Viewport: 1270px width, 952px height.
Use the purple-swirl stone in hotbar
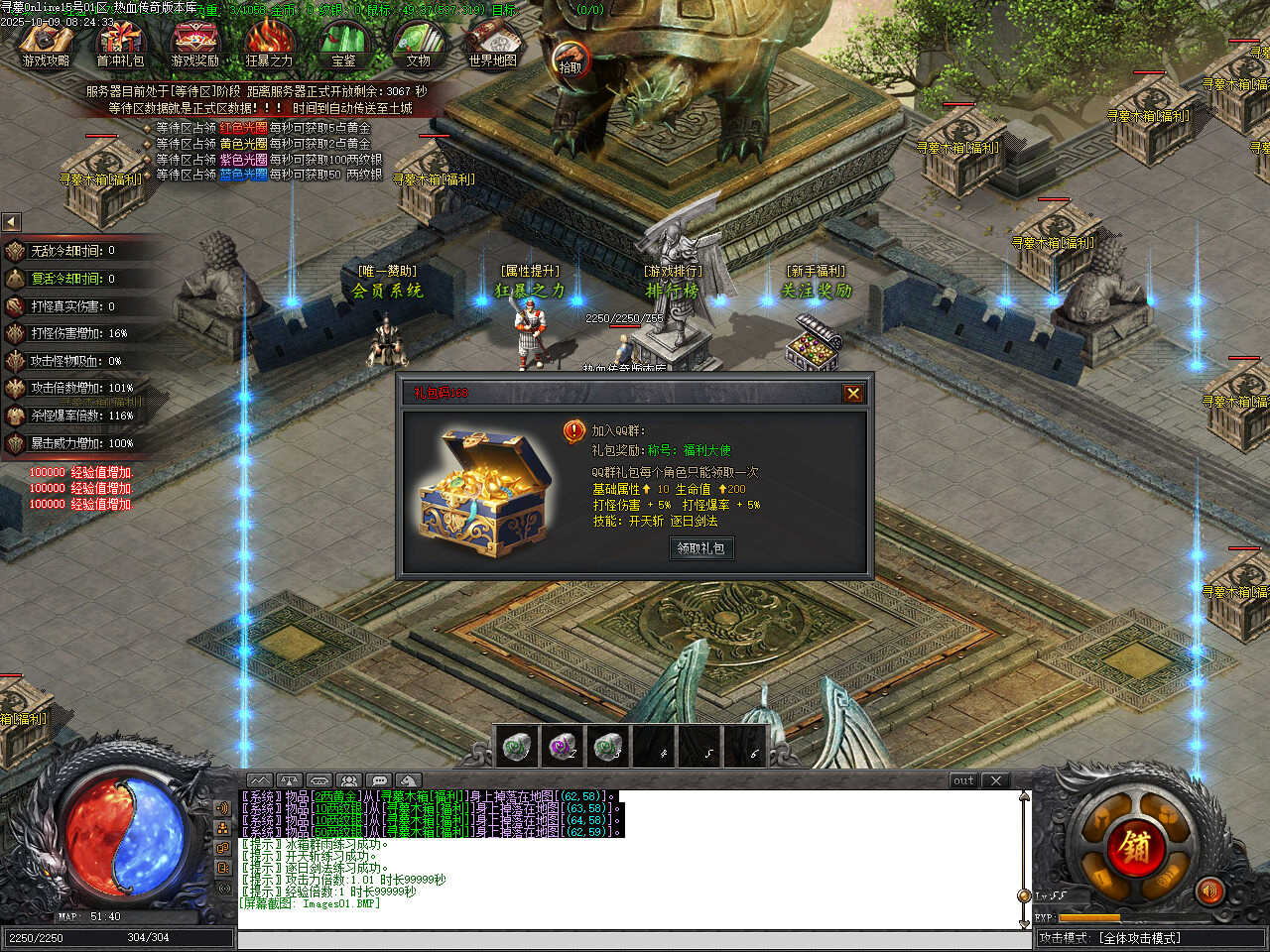(563, 746)
